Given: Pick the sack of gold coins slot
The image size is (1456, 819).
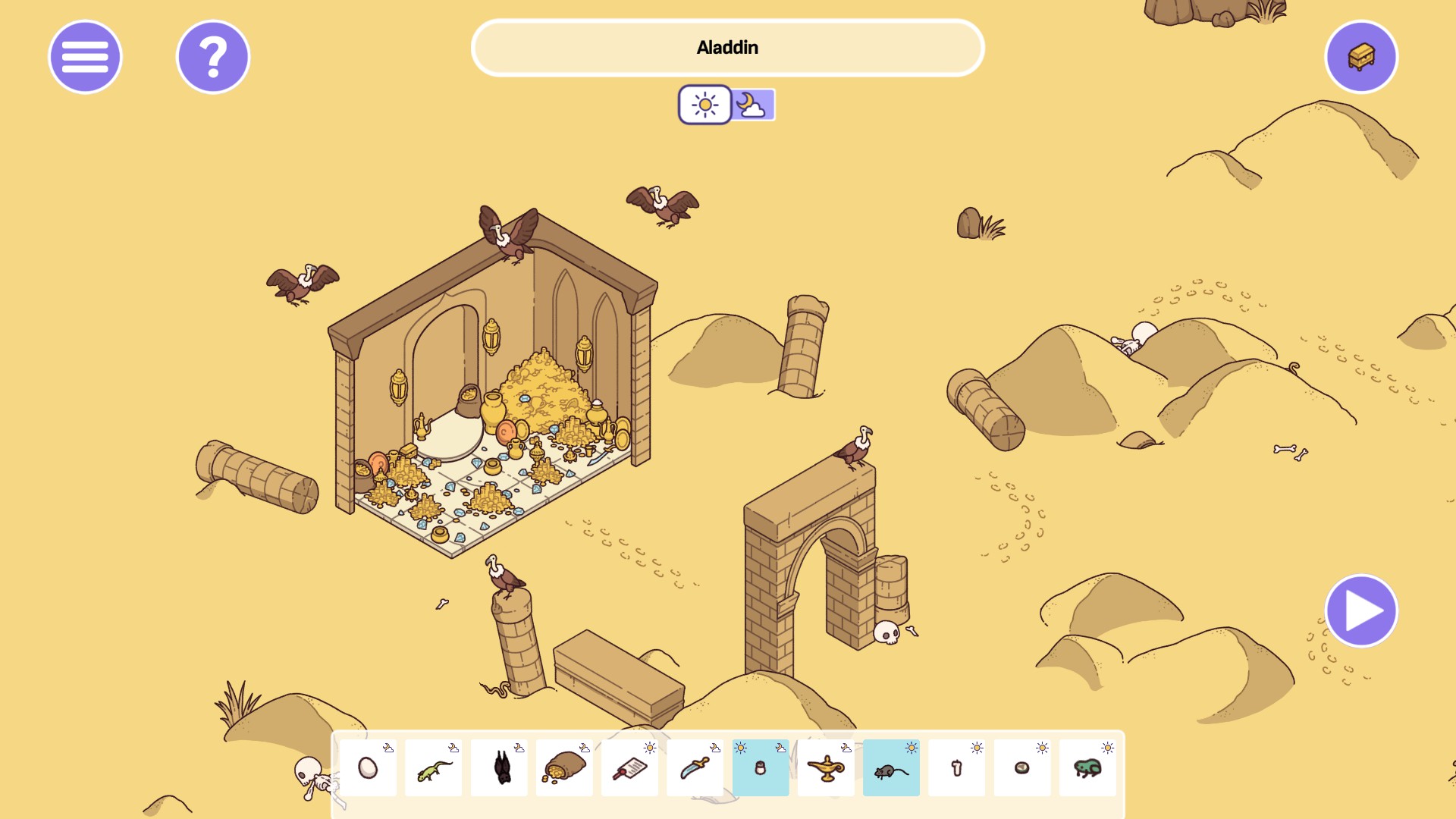Looking at the screenshot, I should [x=564, y=768].
